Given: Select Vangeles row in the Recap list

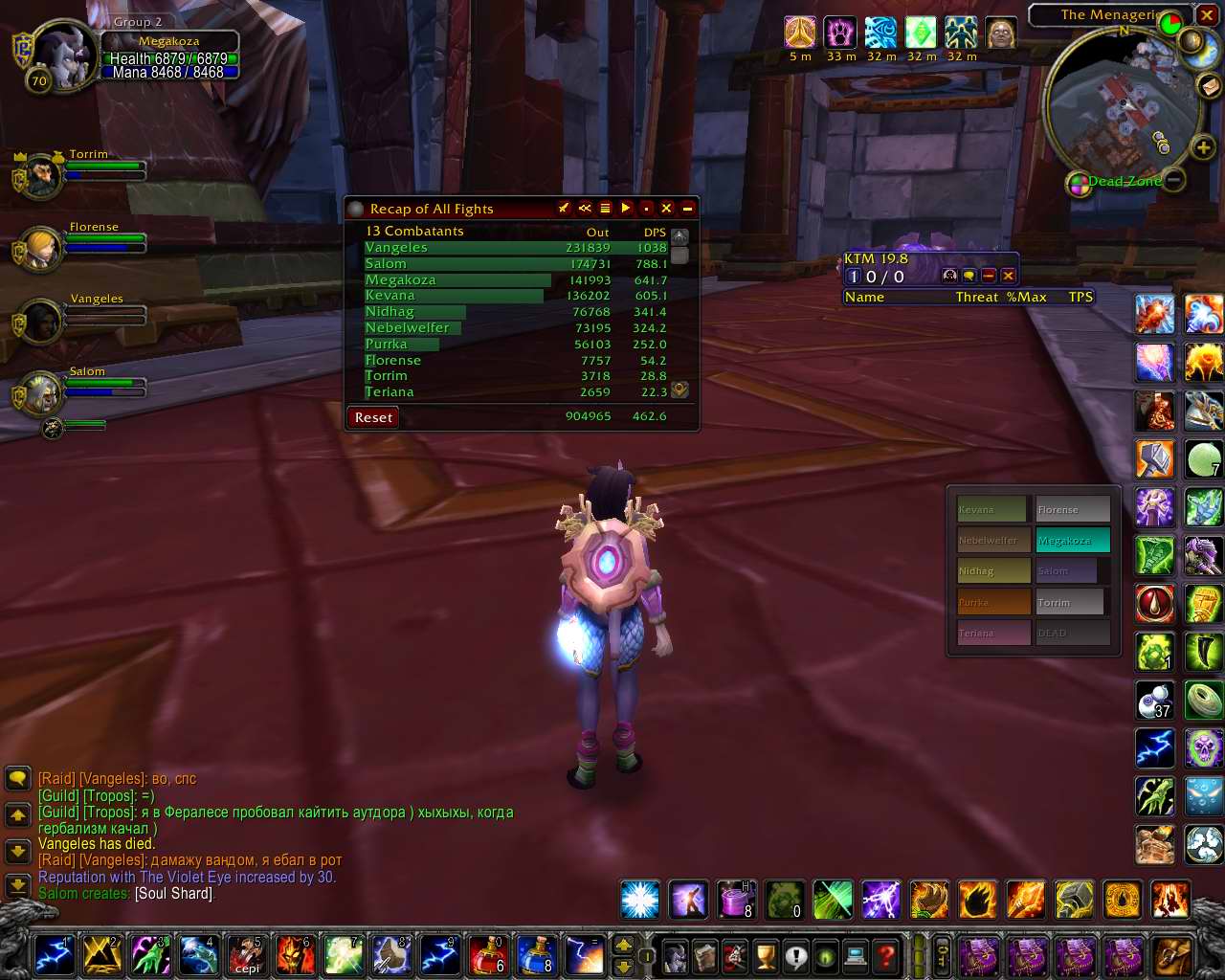Looking at the screenshot, I should click(x=396, y=248).
